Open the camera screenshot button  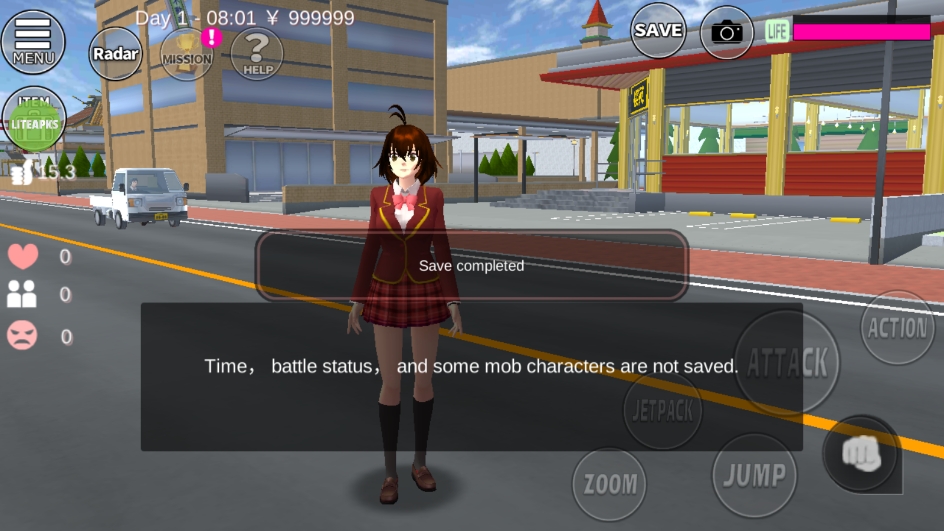727,33
